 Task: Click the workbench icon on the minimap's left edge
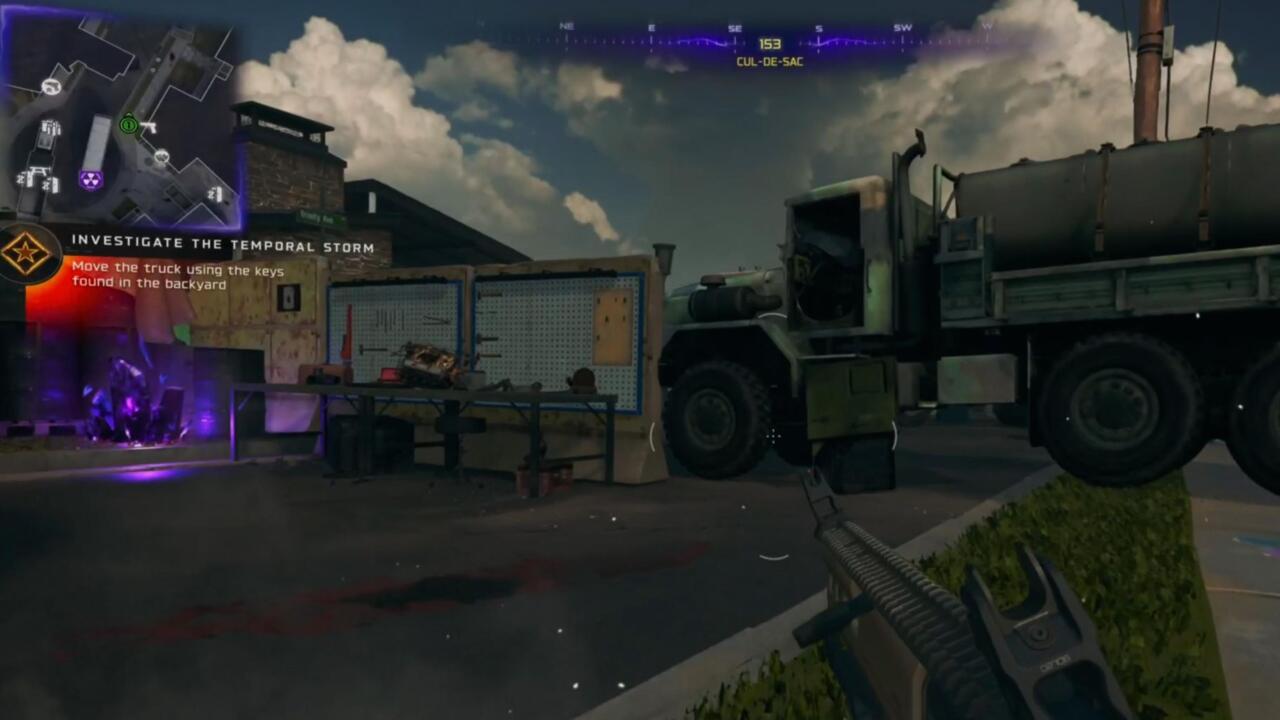point(37,170)
